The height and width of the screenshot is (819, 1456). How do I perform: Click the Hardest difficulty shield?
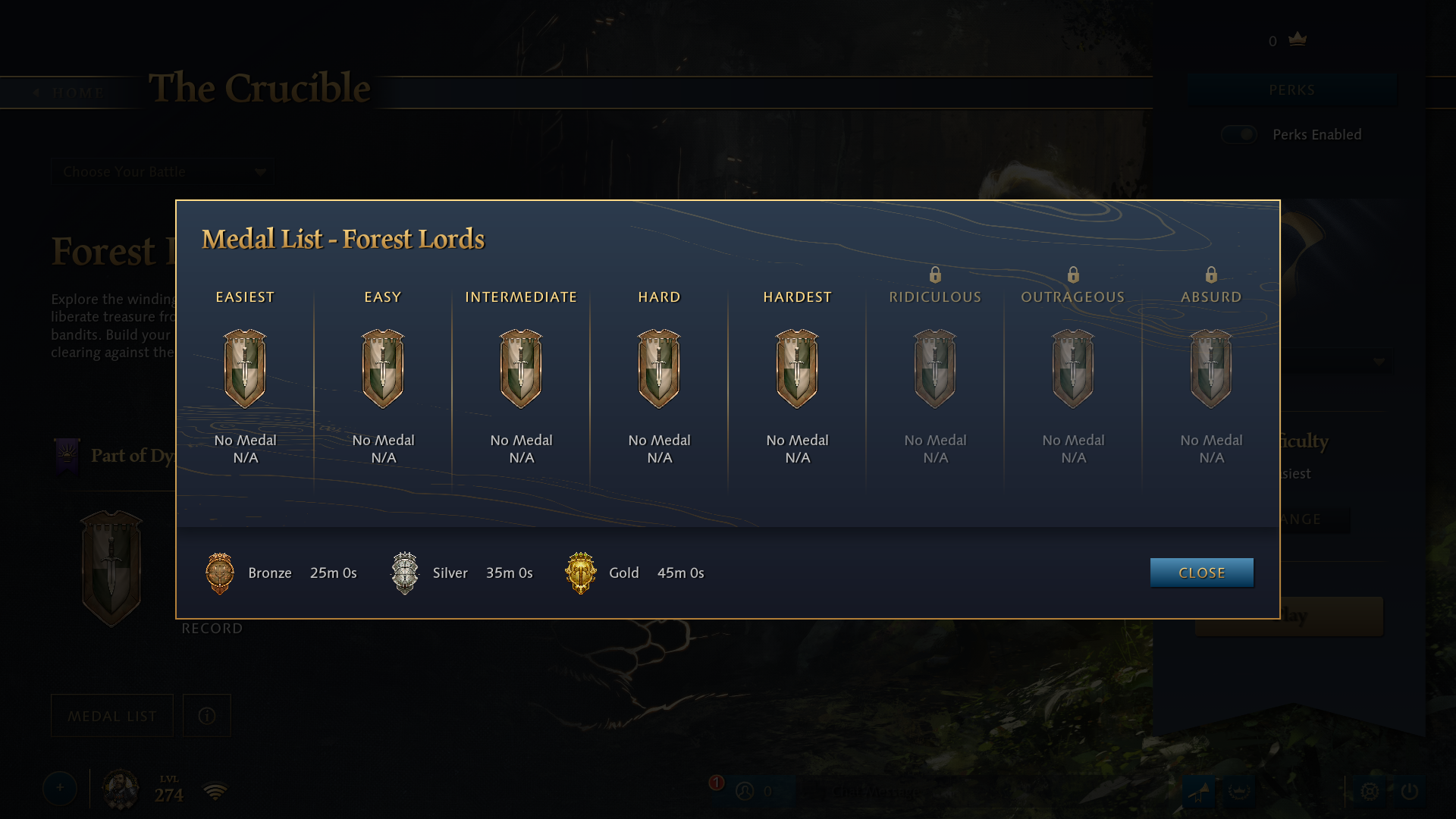pos(797,369)
